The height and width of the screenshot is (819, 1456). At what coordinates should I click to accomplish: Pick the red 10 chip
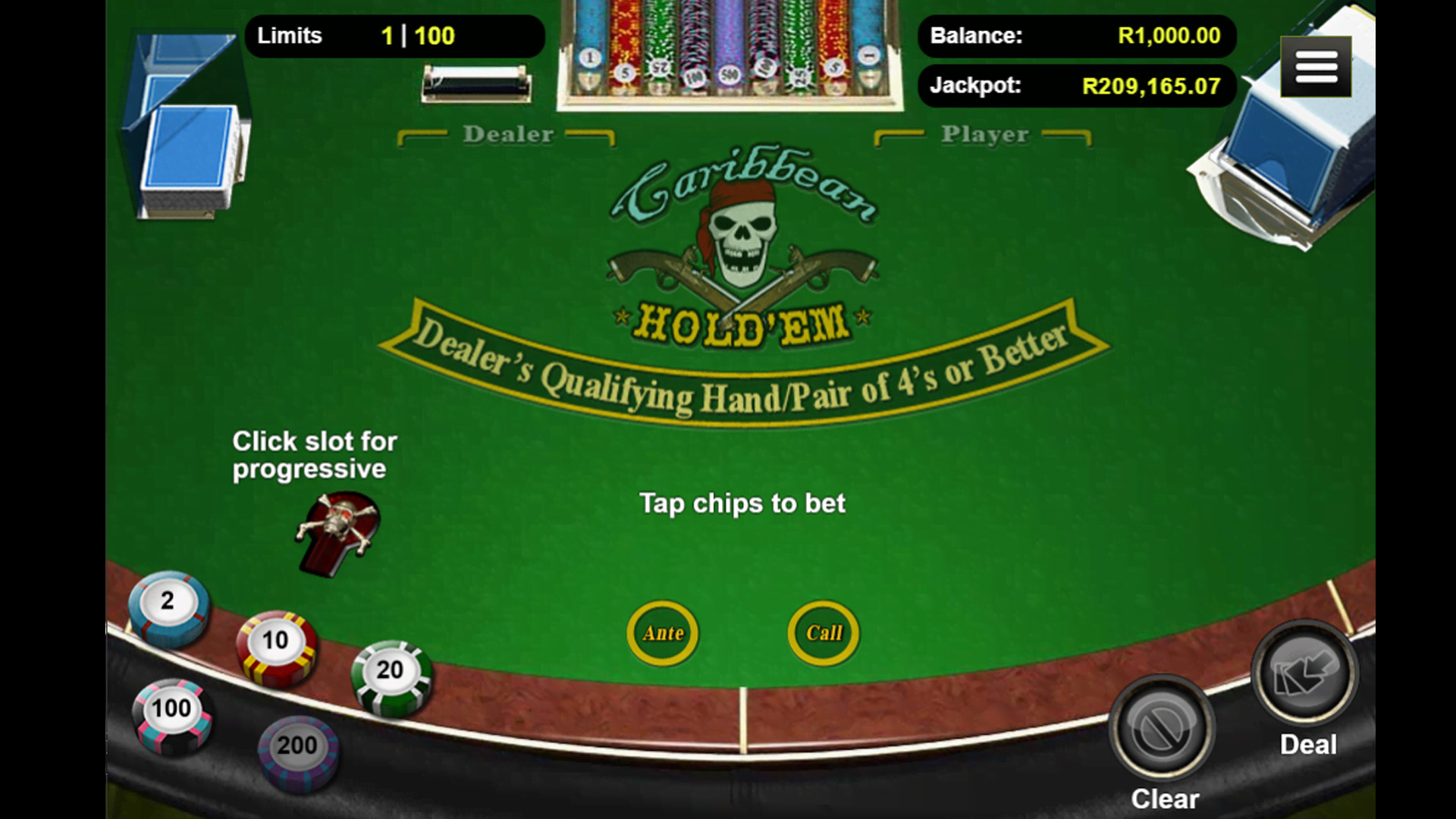tap(275, 645)
